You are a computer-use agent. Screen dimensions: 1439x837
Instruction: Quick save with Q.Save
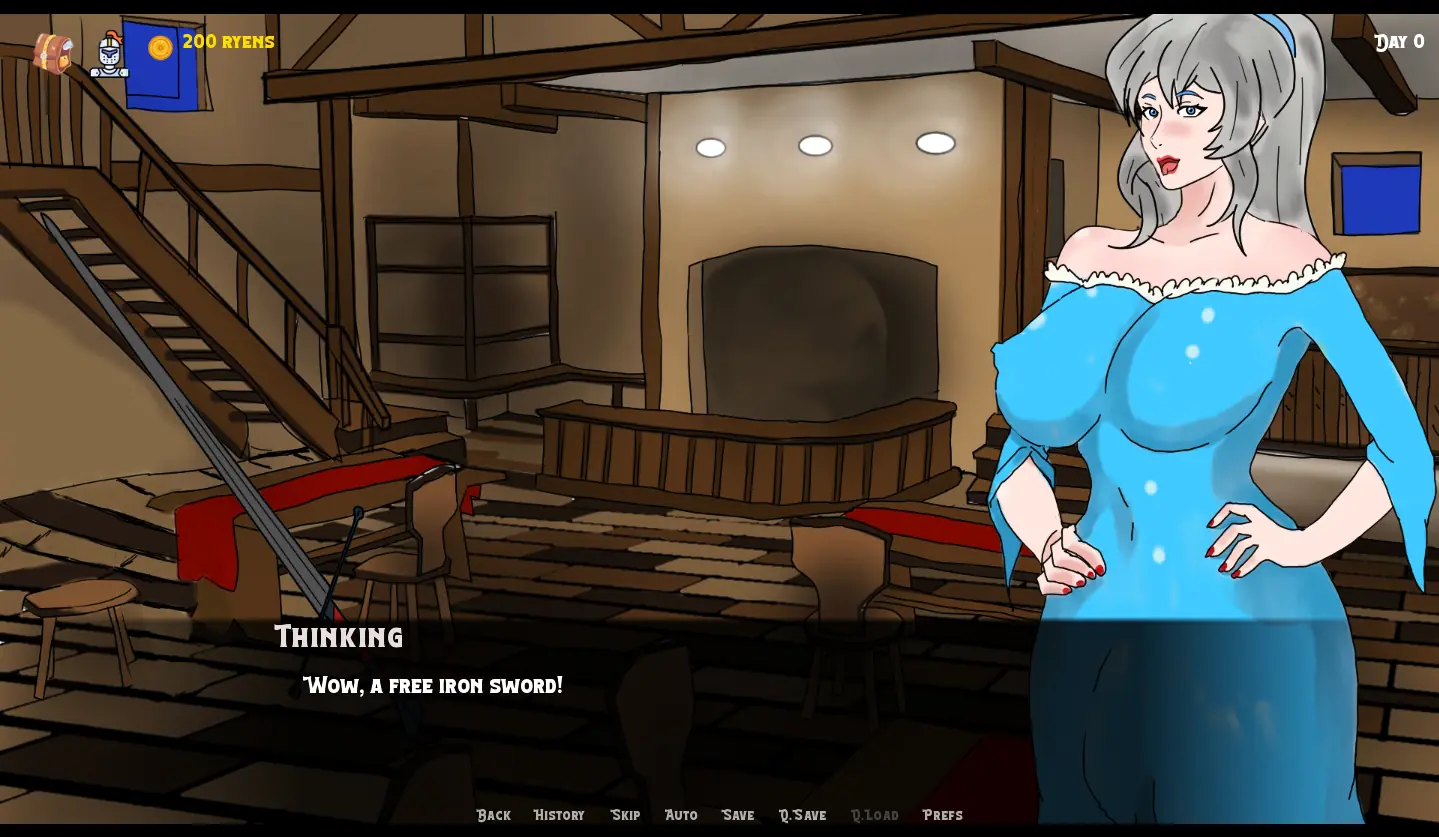802,815
